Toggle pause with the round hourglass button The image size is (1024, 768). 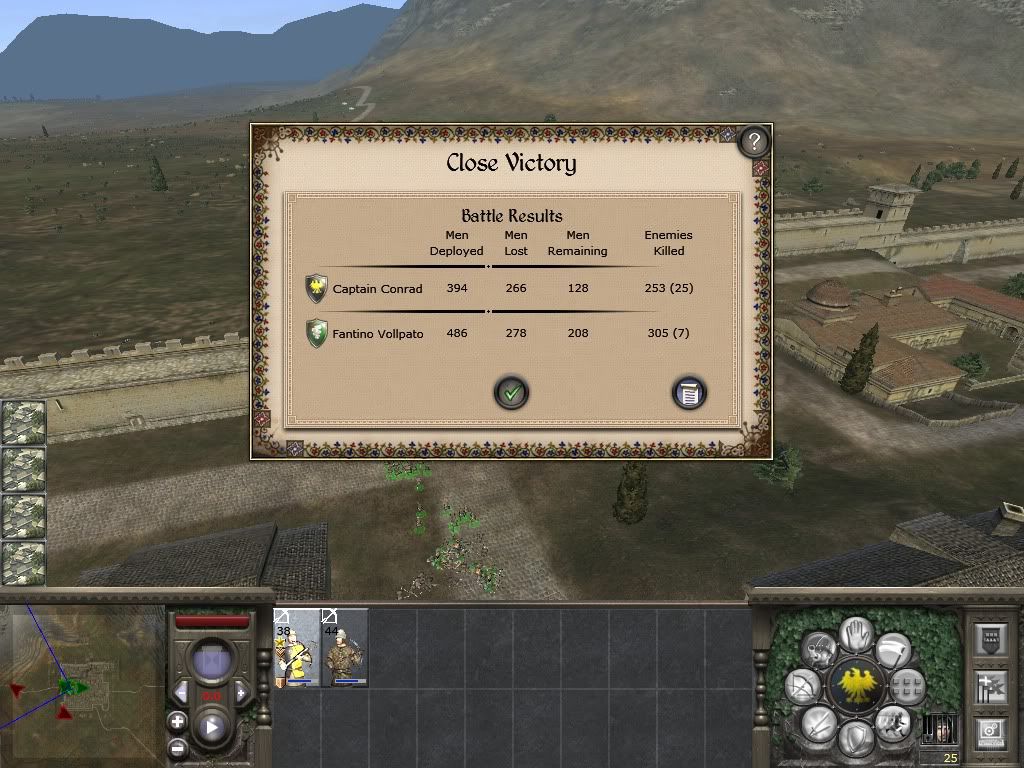(212, 663)
